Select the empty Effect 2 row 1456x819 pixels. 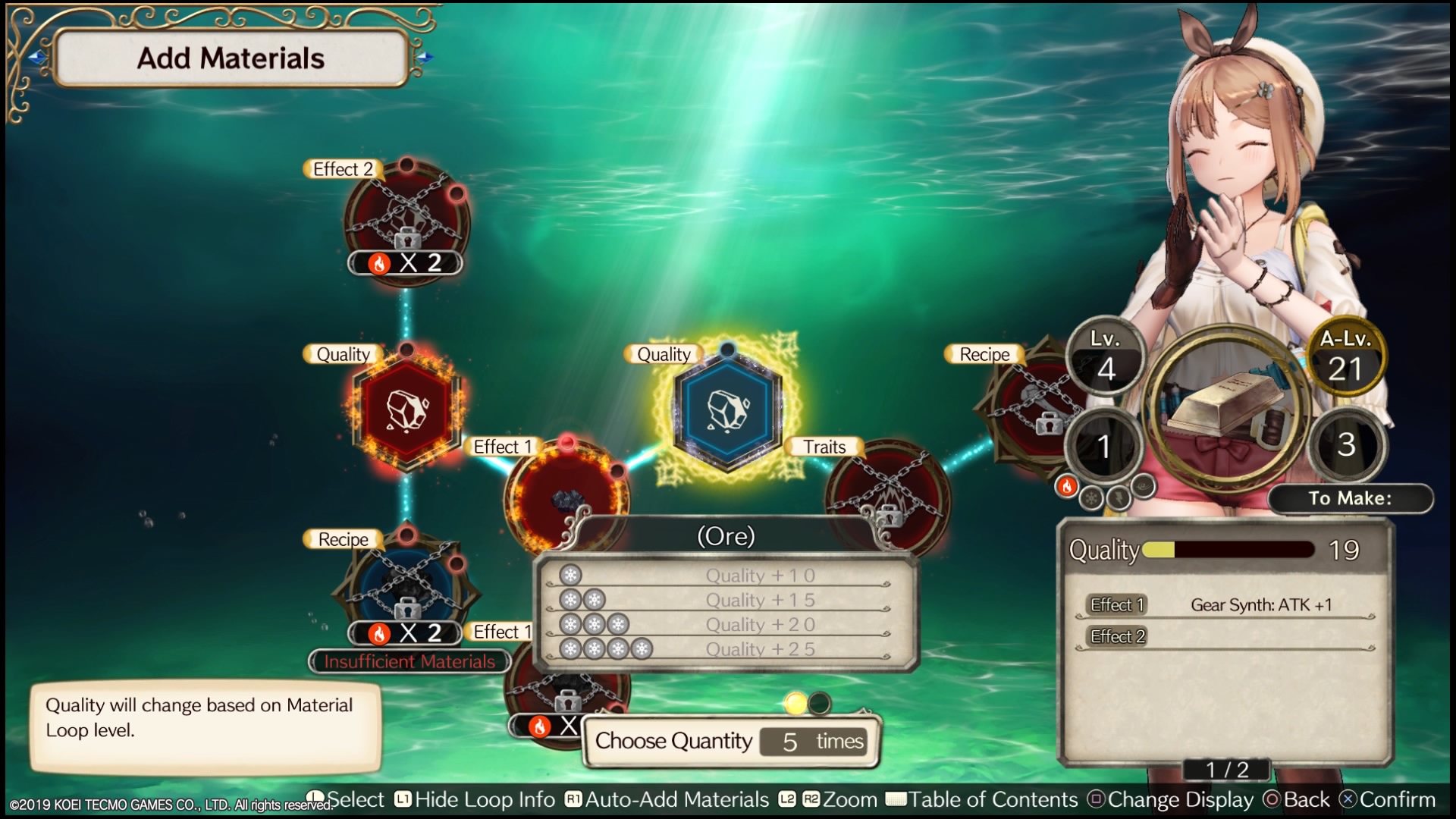tap(1226, 637)
